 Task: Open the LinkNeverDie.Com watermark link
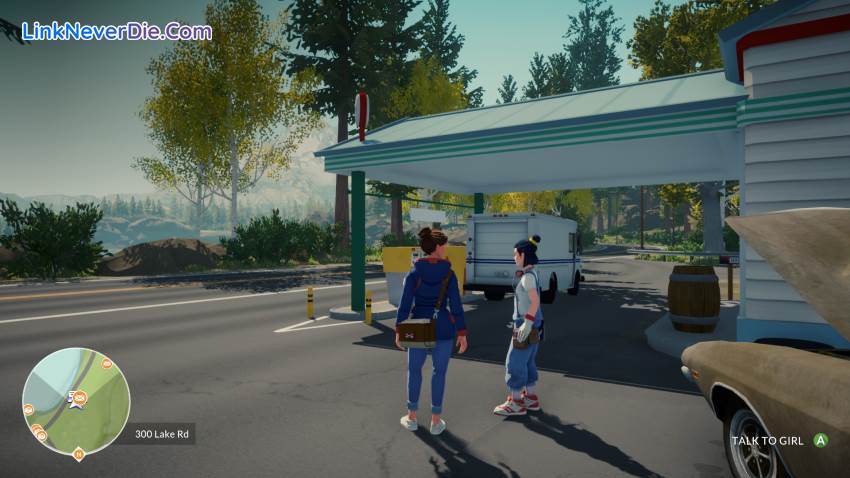[x=116, y=31]
